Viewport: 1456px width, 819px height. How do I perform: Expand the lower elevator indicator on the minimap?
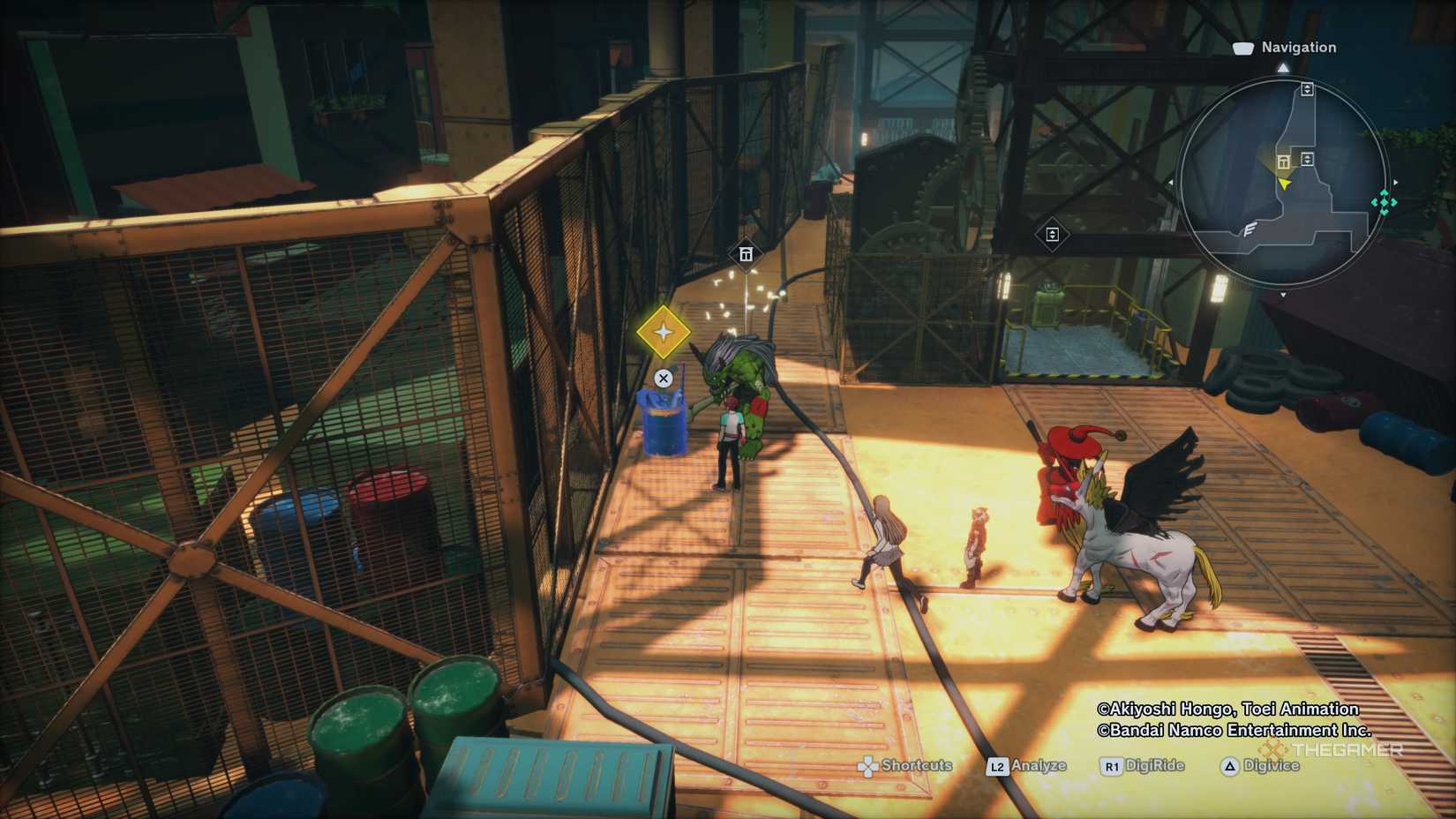click(x=1309, y=160)
